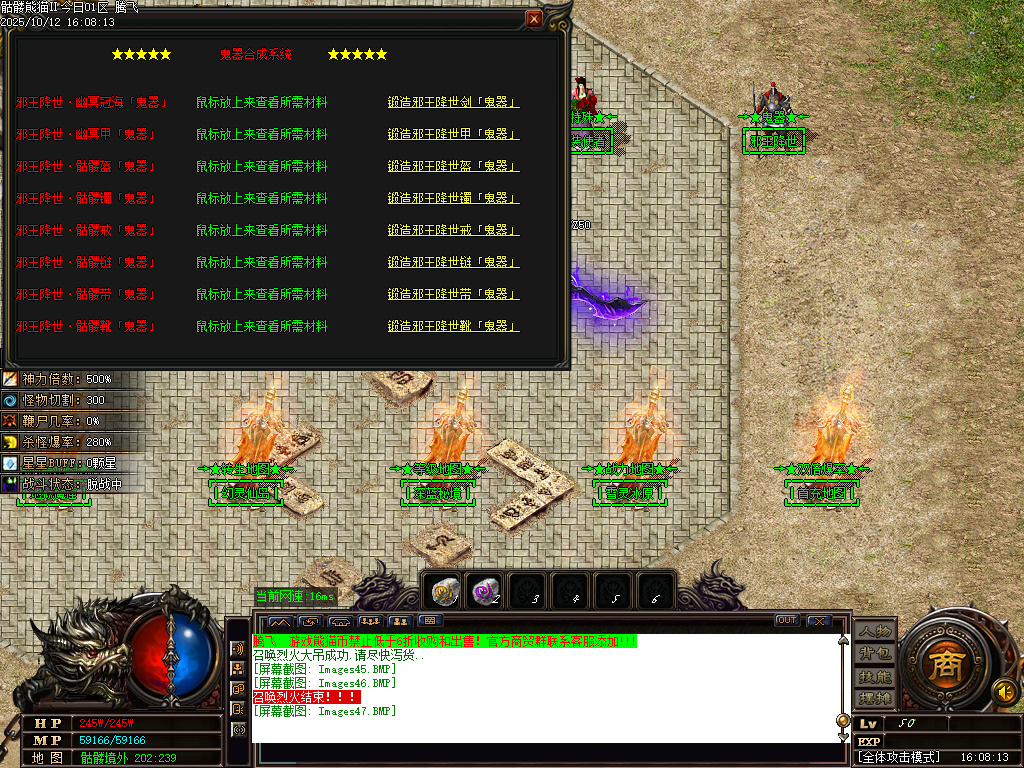Use the orange scroll in hotbar slot 1
The image size is (1024, 768).
click(443, 592)
